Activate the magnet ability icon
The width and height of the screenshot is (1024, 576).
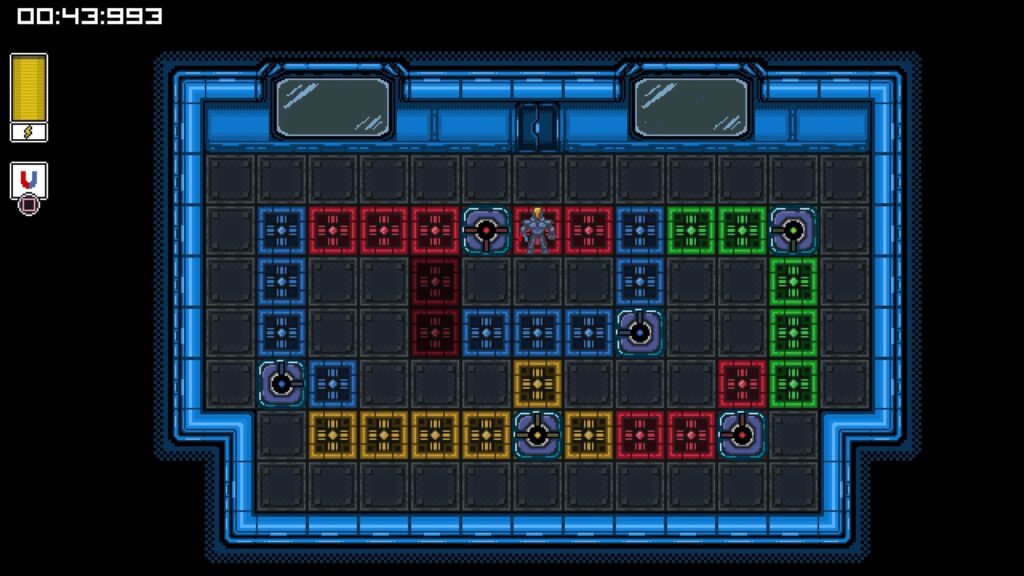coord(29,180)
